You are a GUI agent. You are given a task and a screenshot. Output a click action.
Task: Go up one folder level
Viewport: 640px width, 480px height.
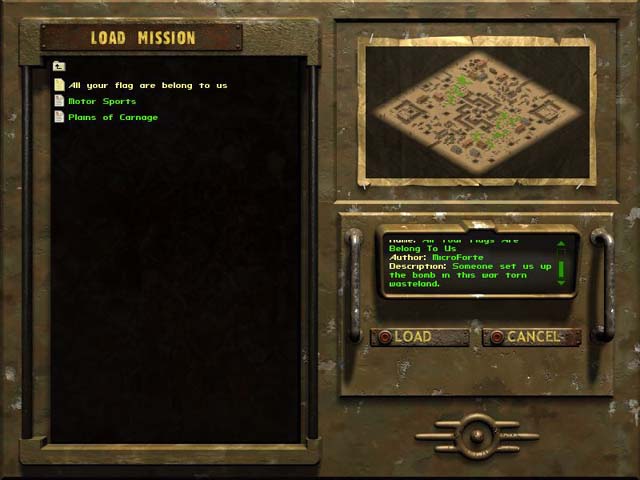point(59,67)
